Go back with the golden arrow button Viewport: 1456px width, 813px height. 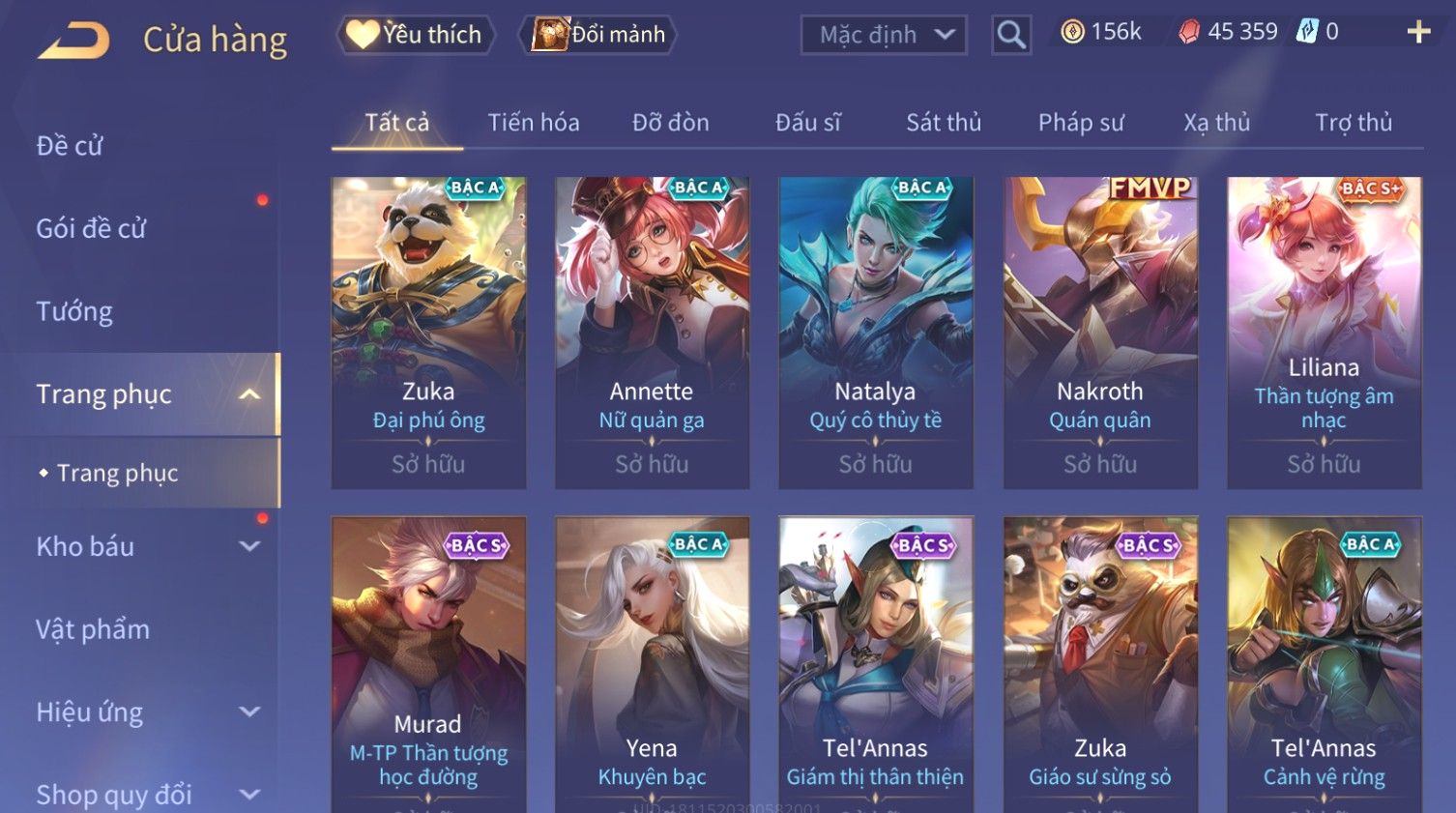pos(73,41)
